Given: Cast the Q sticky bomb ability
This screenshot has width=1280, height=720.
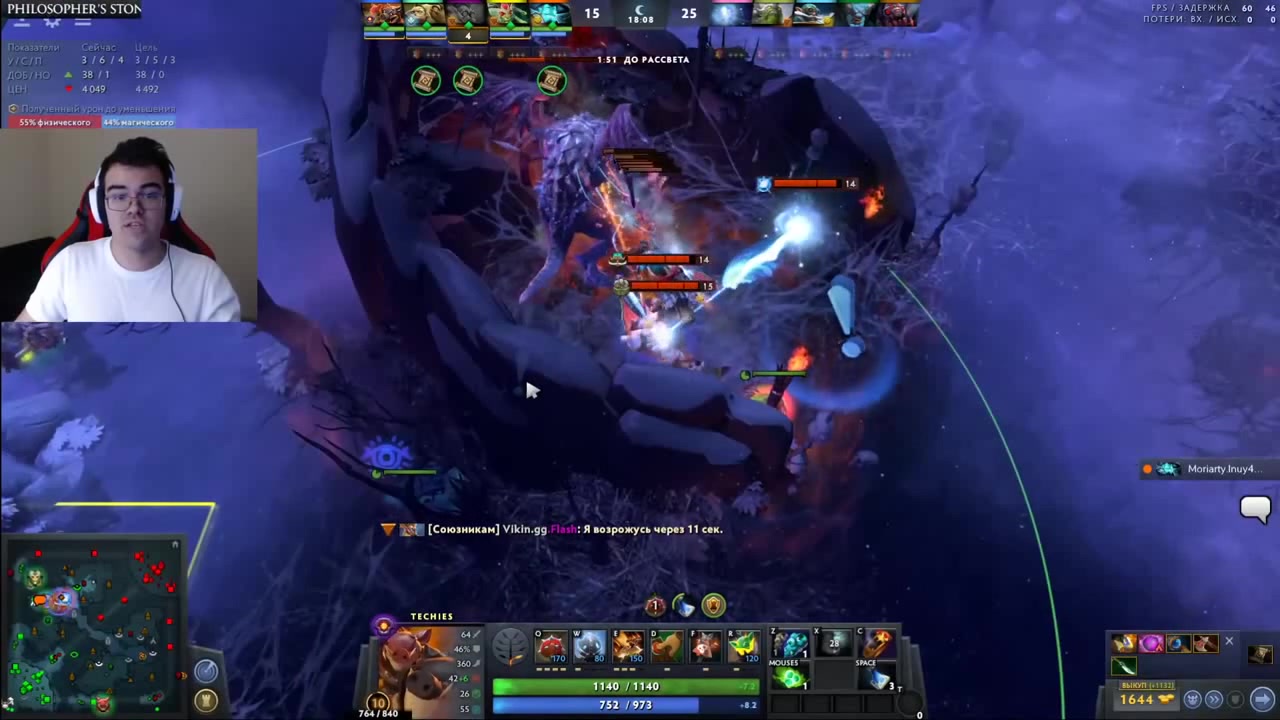Looking at the screenshot, I should point(552,648).
